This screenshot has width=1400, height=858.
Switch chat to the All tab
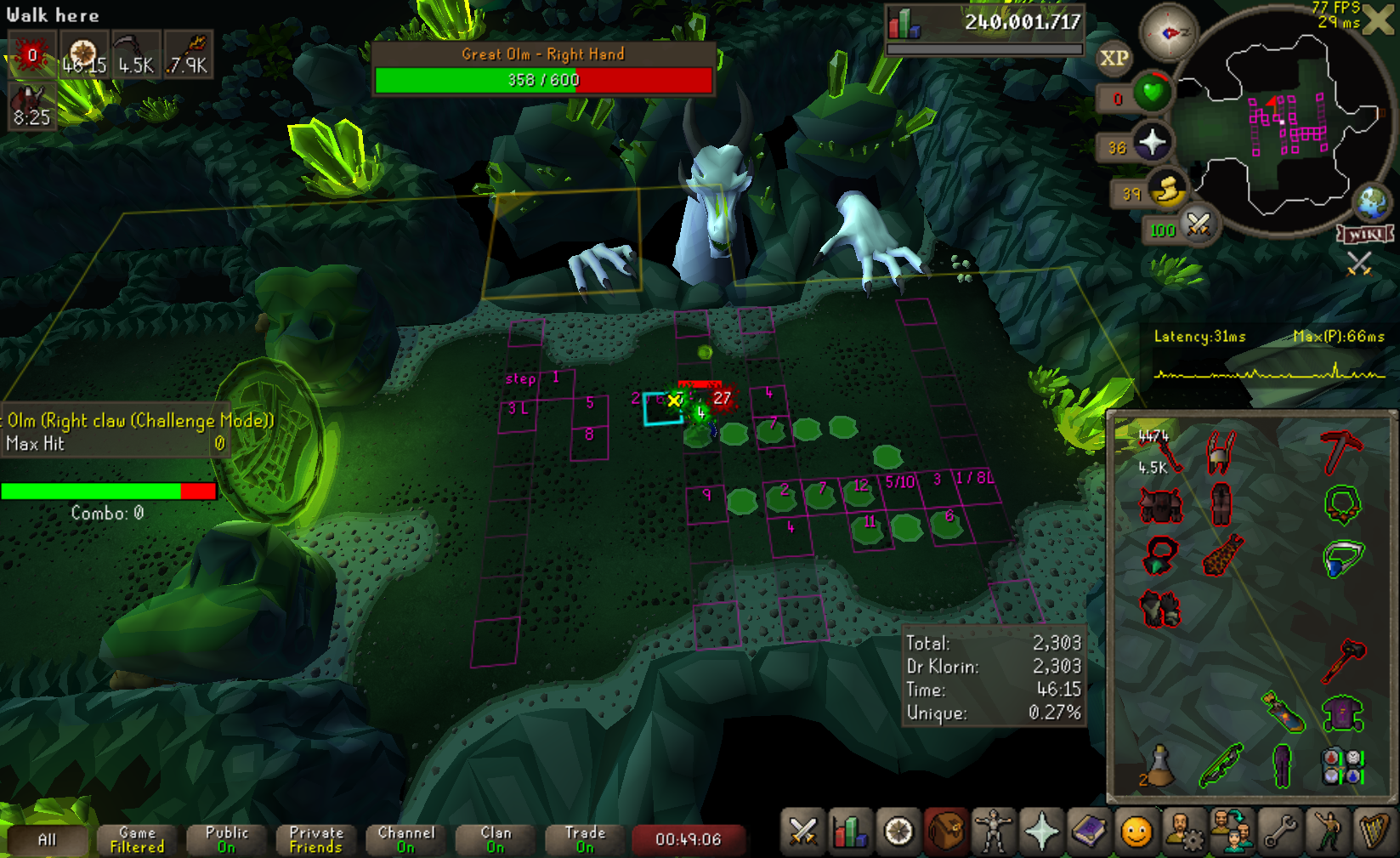tap(47, 840)
